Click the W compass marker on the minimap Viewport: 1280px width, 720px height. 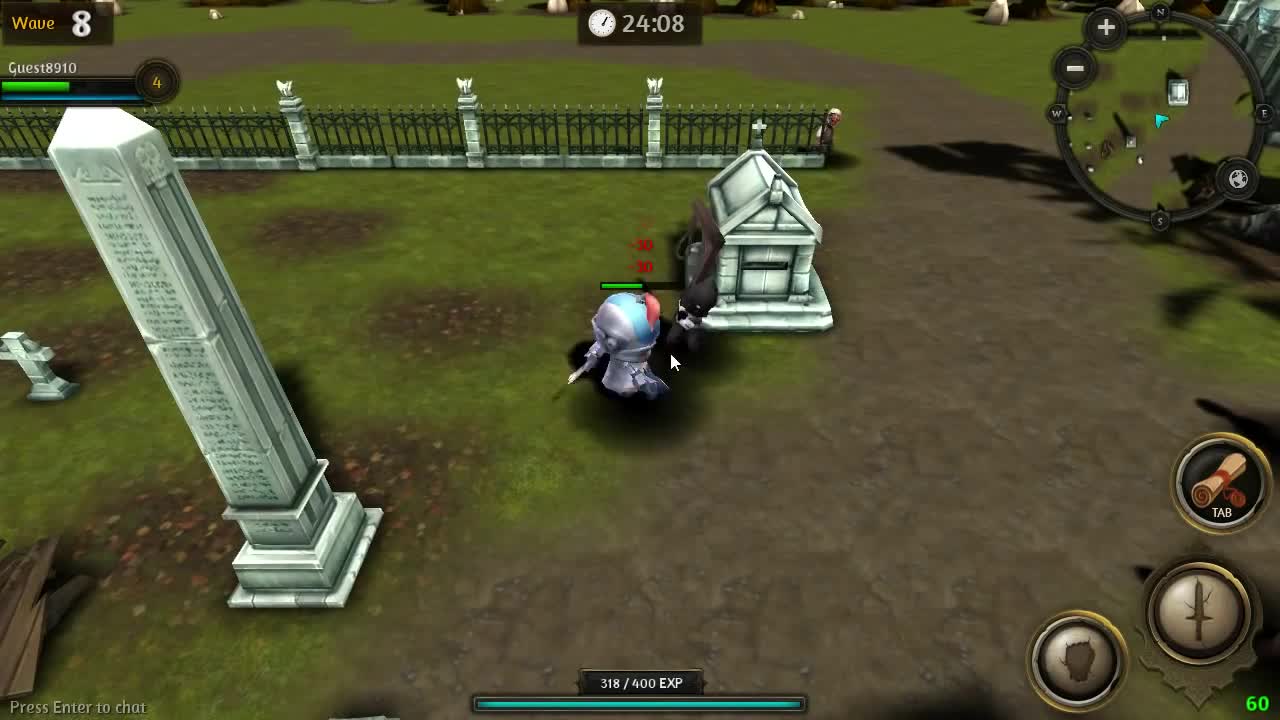[x=1056, y=114]
